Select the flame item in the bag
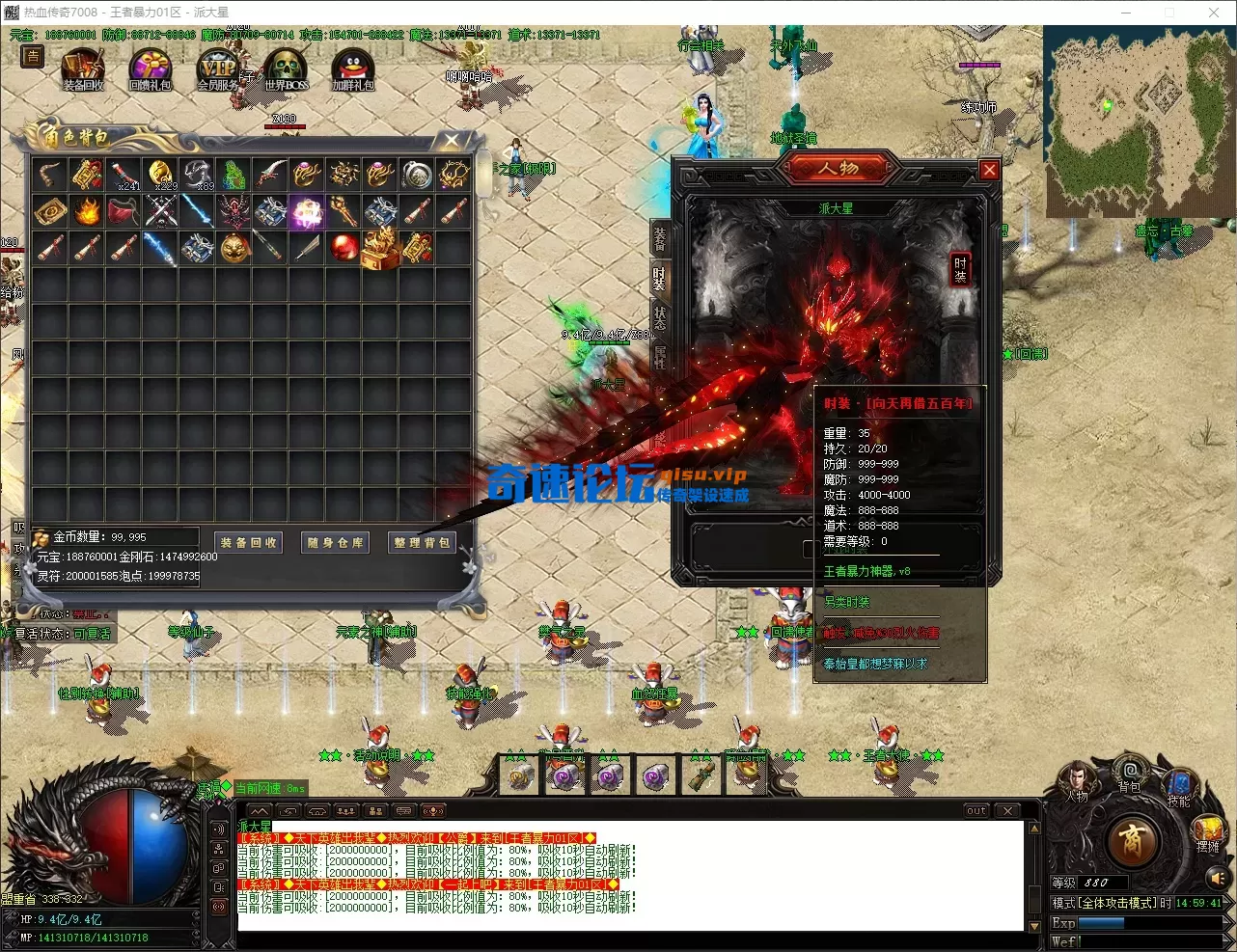The height and width of the screenshot is (952, 1237). [x=87, y=210]
